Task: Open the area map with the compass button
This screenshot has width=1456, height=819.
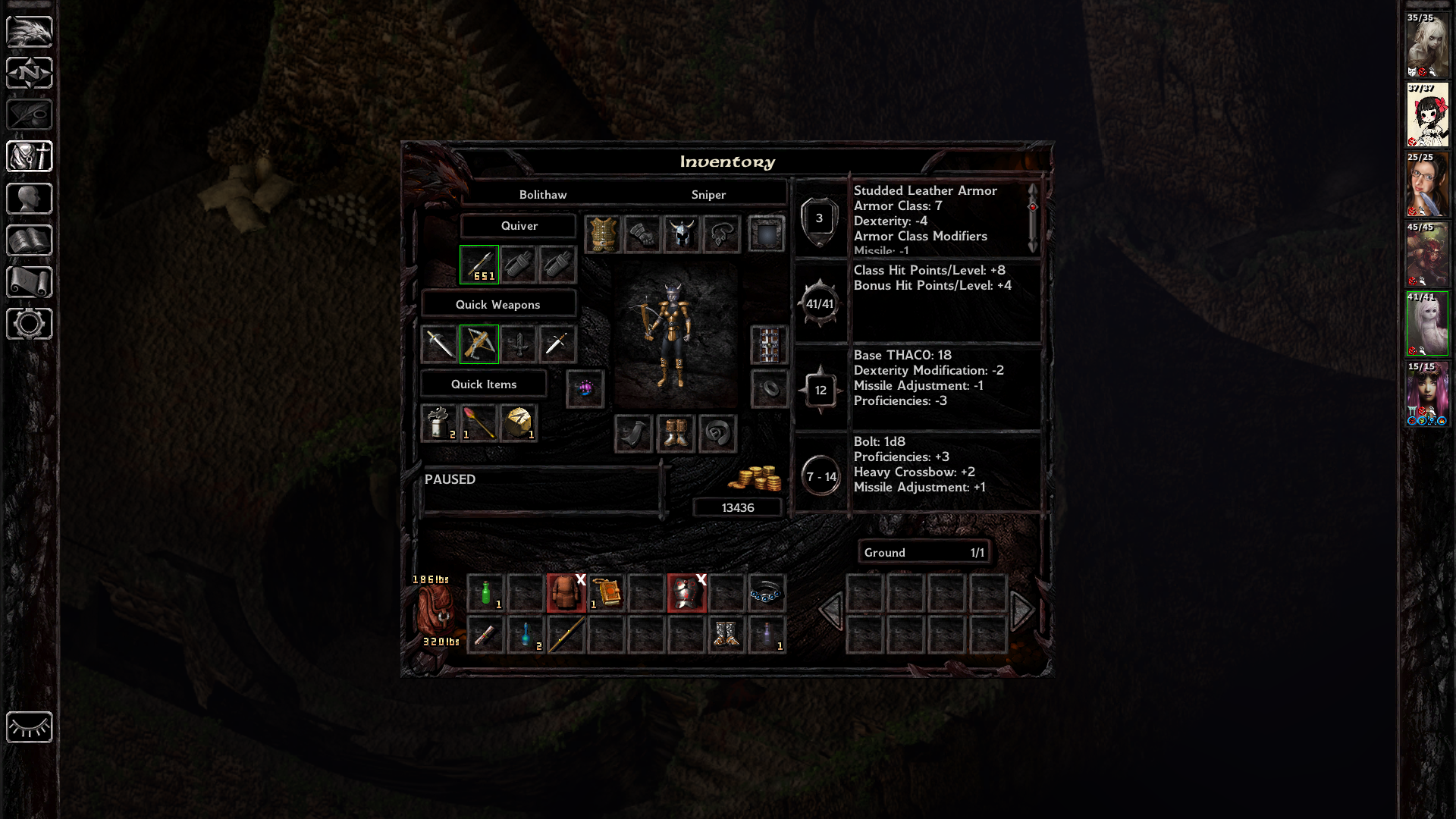Action: tap(30, 74)
